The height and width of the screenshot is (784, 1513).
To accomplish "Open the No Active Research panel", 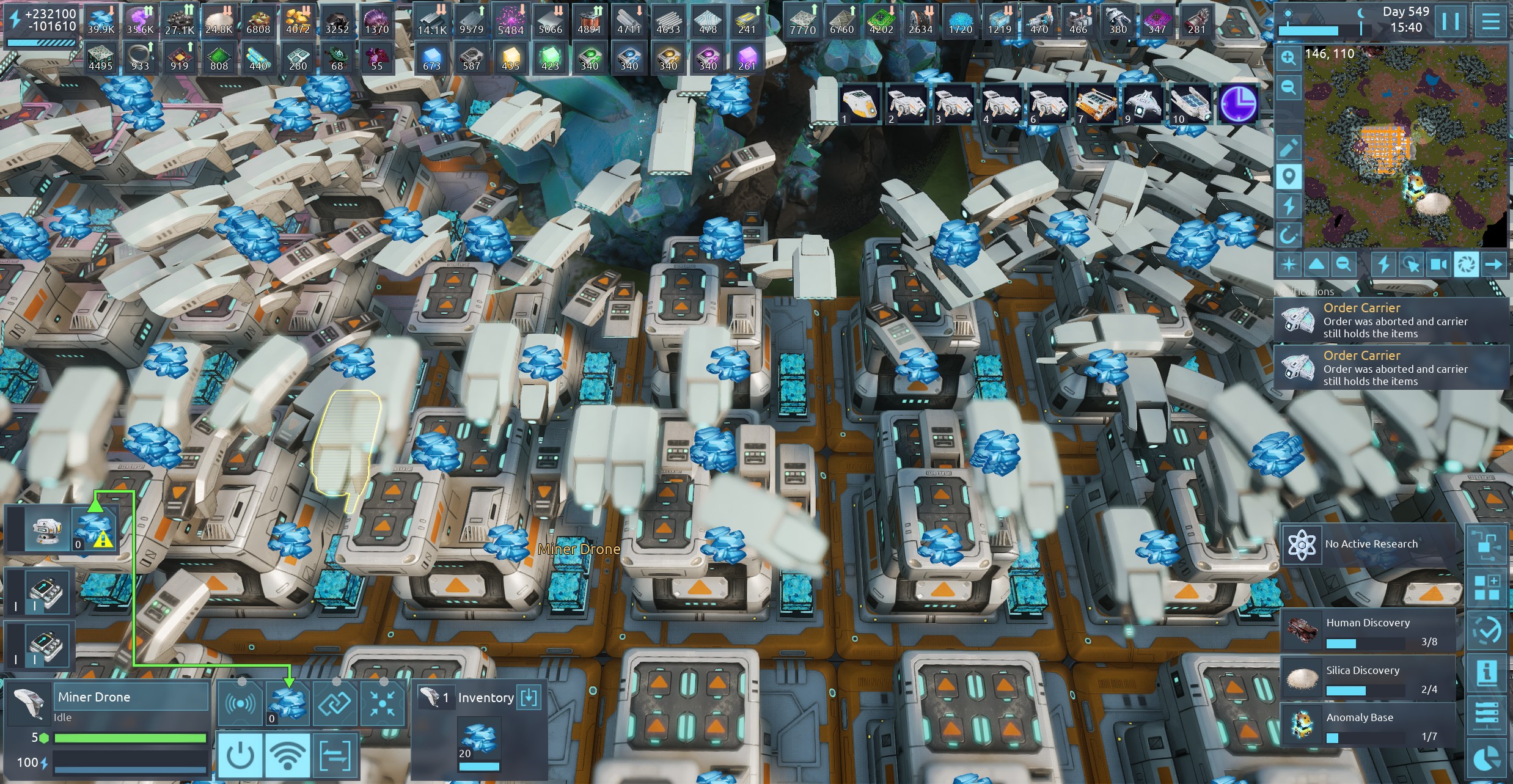I will (1368, 544).
